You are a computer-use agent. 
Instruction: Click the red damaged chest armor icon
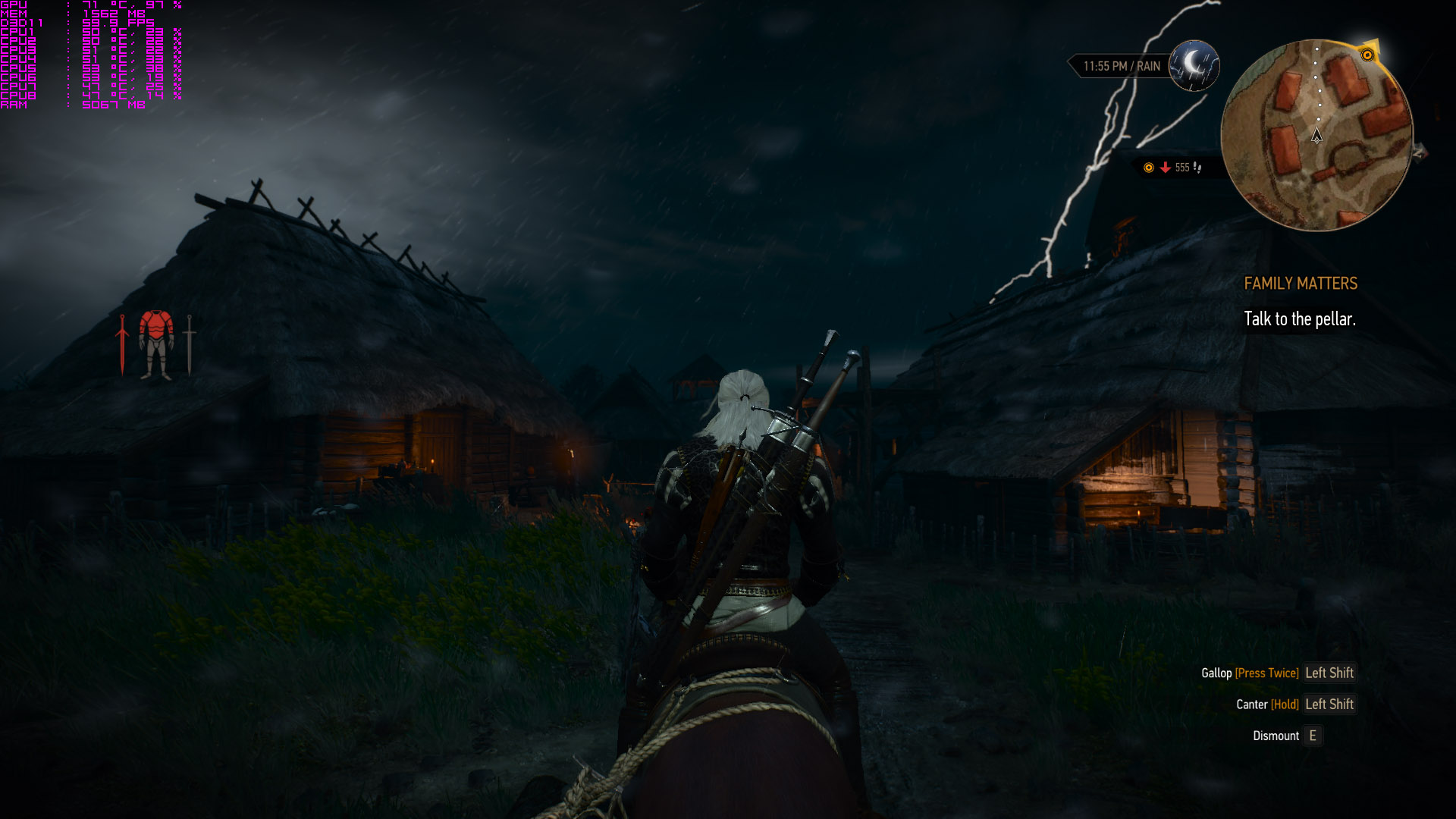coord(156,326)
